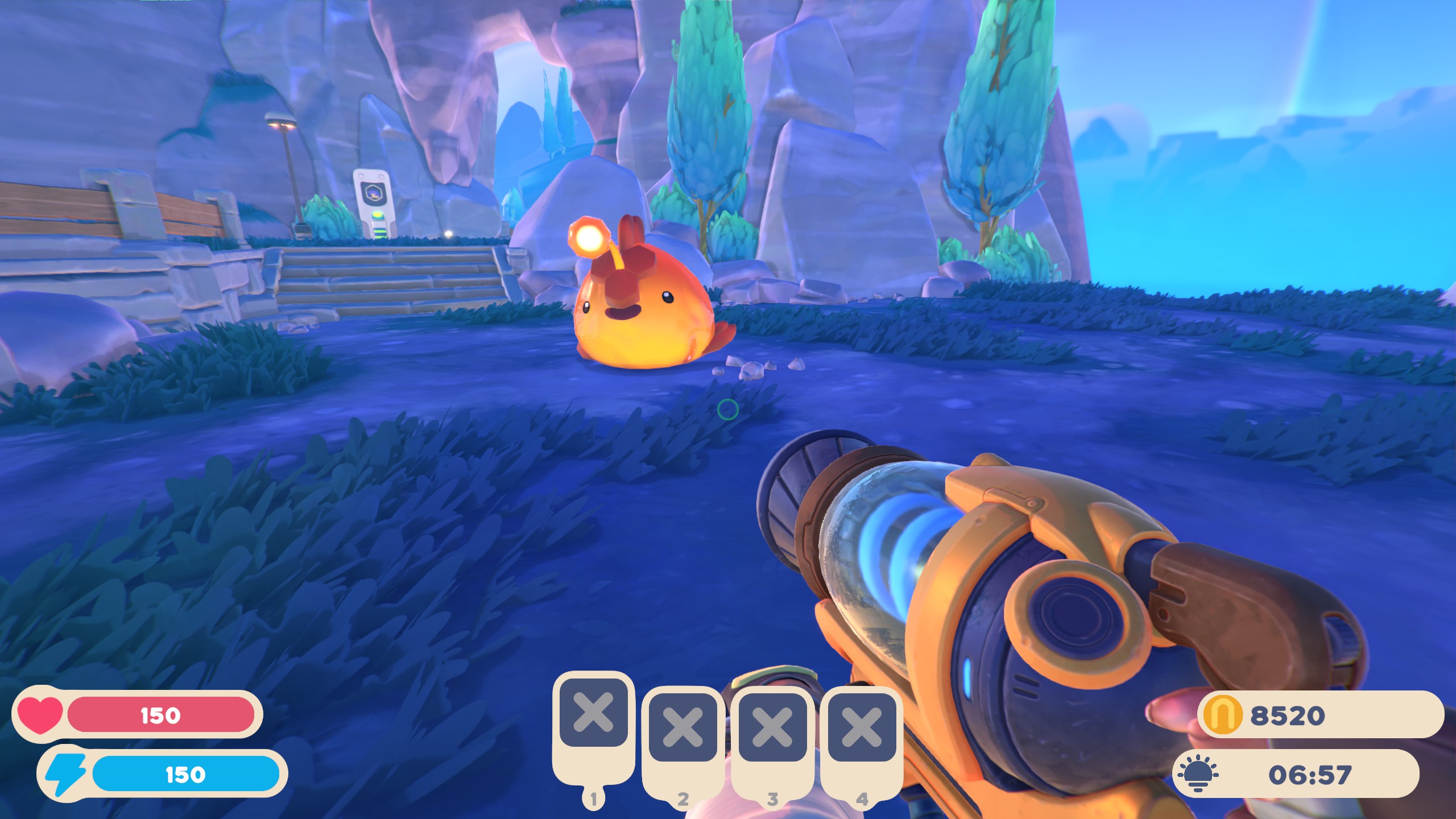Screen dimensions: 1456x819
Task: Switch to empty vacpack slot number 3
Action: tap(772, 727)
